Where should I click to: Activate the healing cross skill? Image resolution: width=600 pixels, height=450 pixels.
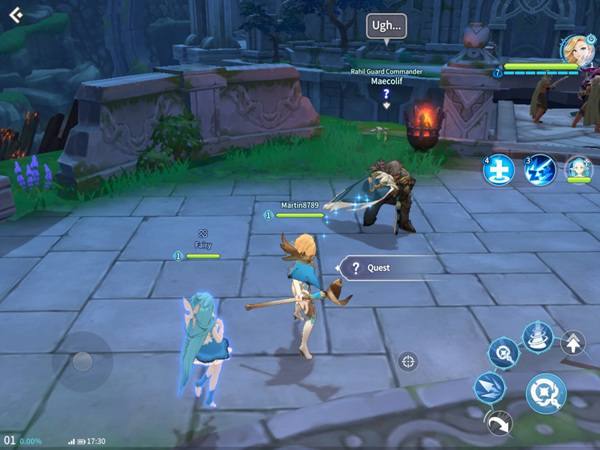[498, 171]
